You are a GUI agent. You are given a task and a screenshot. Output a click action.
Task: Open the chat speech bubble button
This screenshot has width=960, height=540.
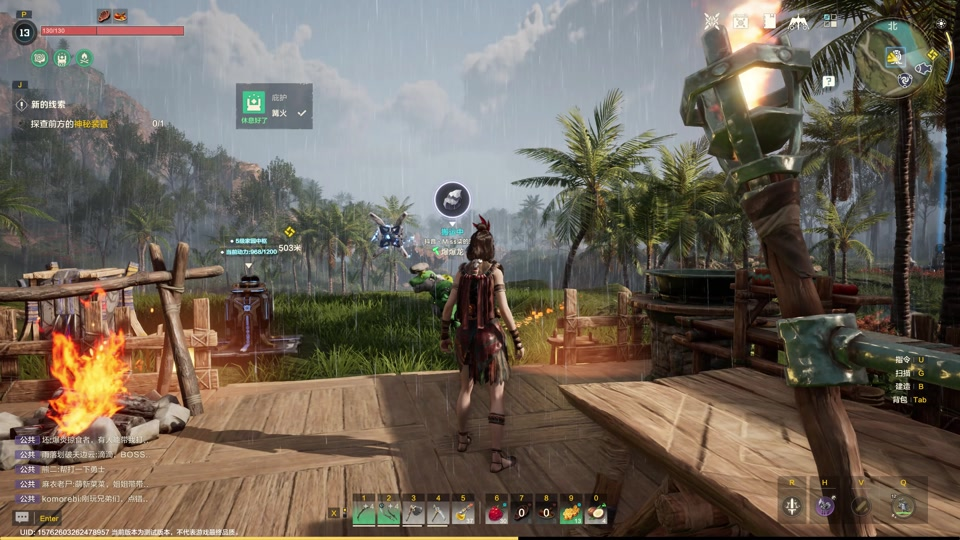21,517
